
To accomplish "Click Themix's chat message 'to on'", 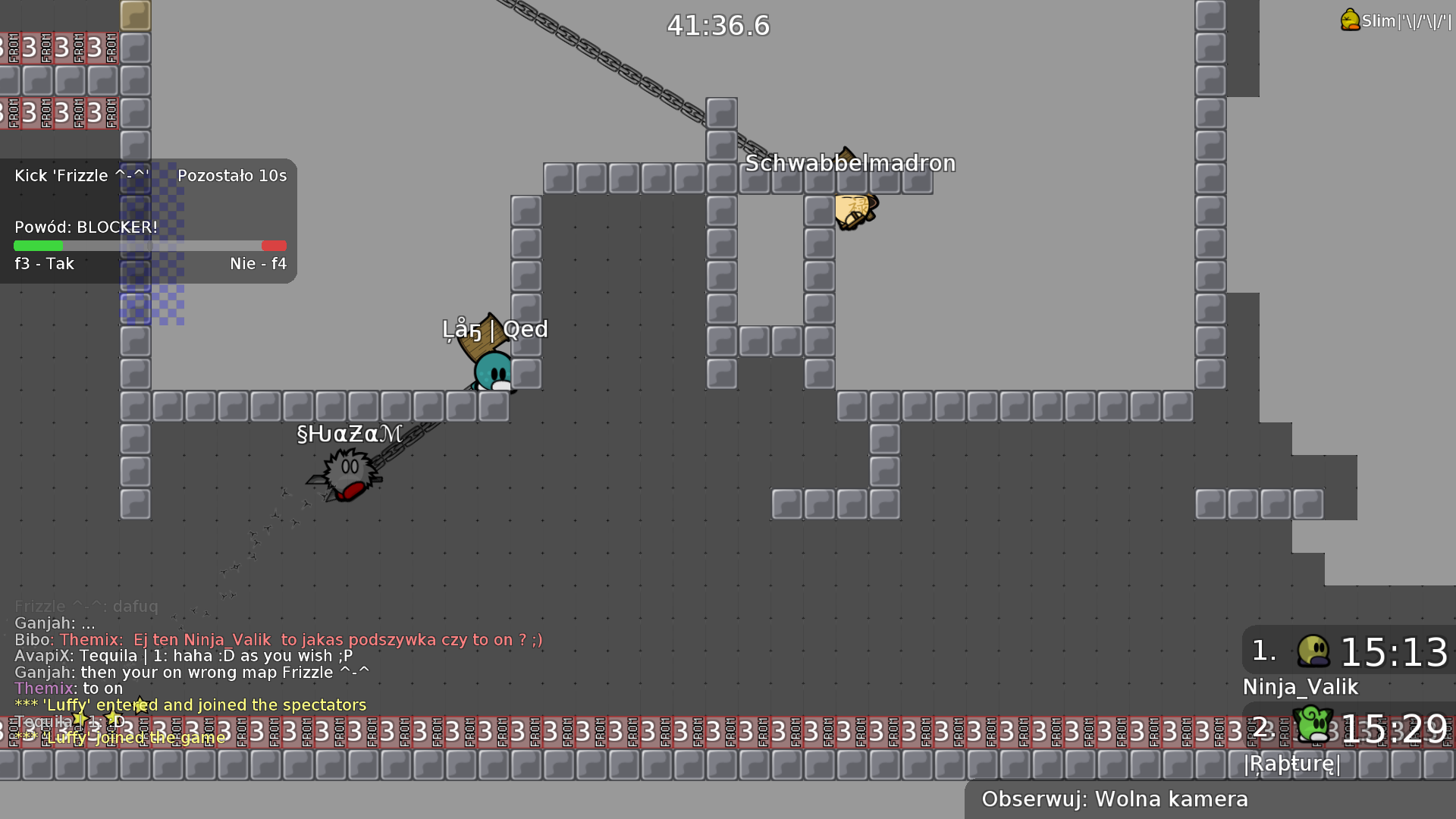I will click(68, 688).
